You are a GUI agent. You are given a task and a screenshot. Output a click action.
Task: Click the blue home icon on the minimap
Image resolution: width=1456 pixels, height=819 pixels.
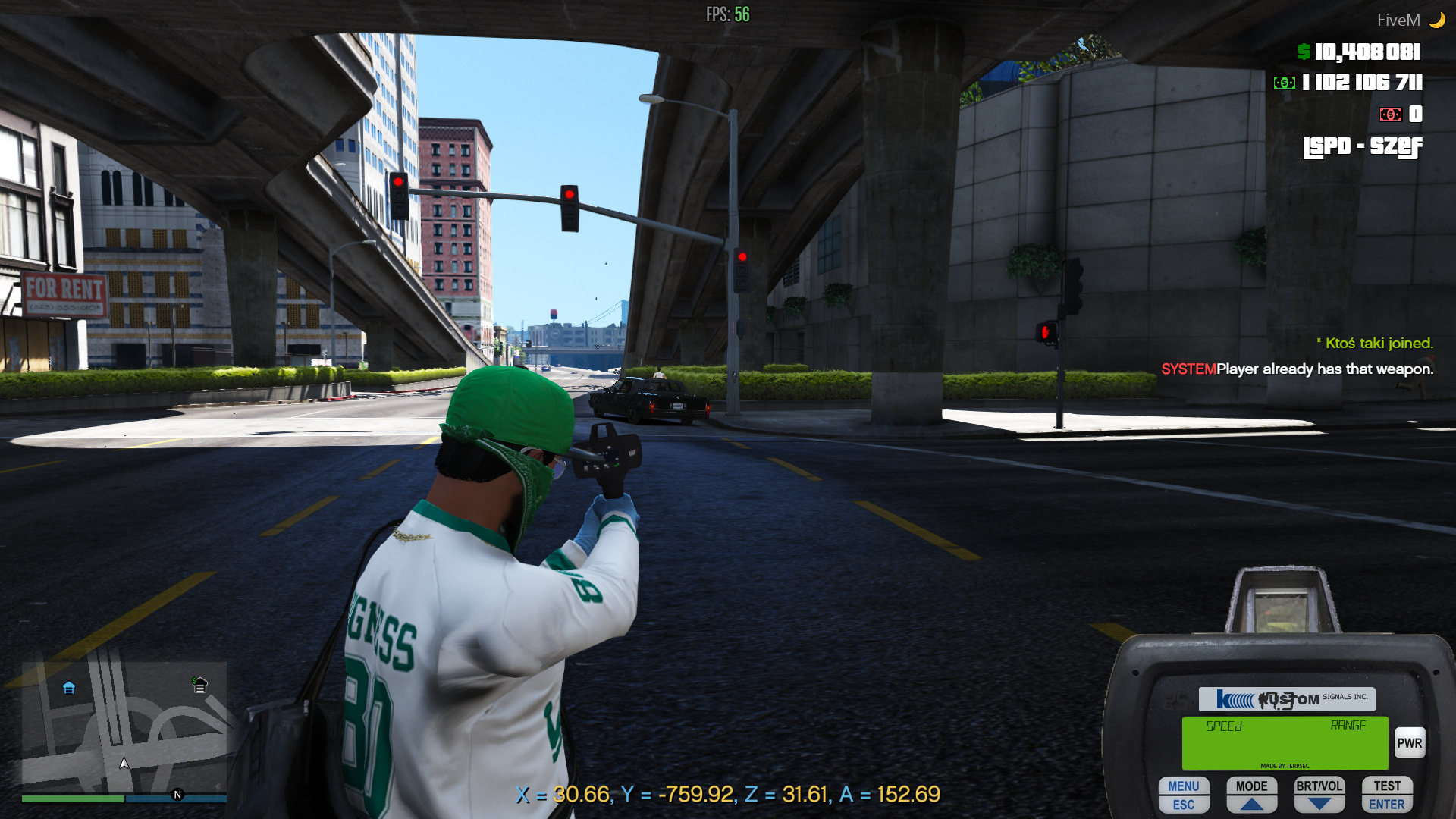point(68,689)
